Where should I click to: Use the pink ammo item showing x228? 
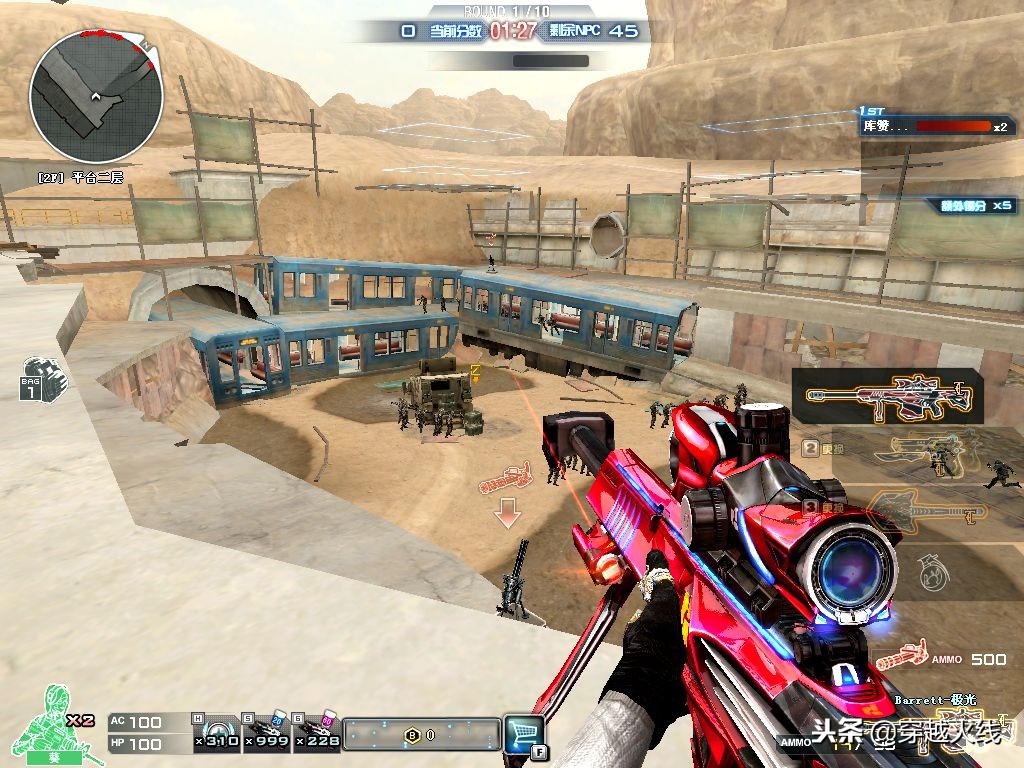[x=317, y=732]
